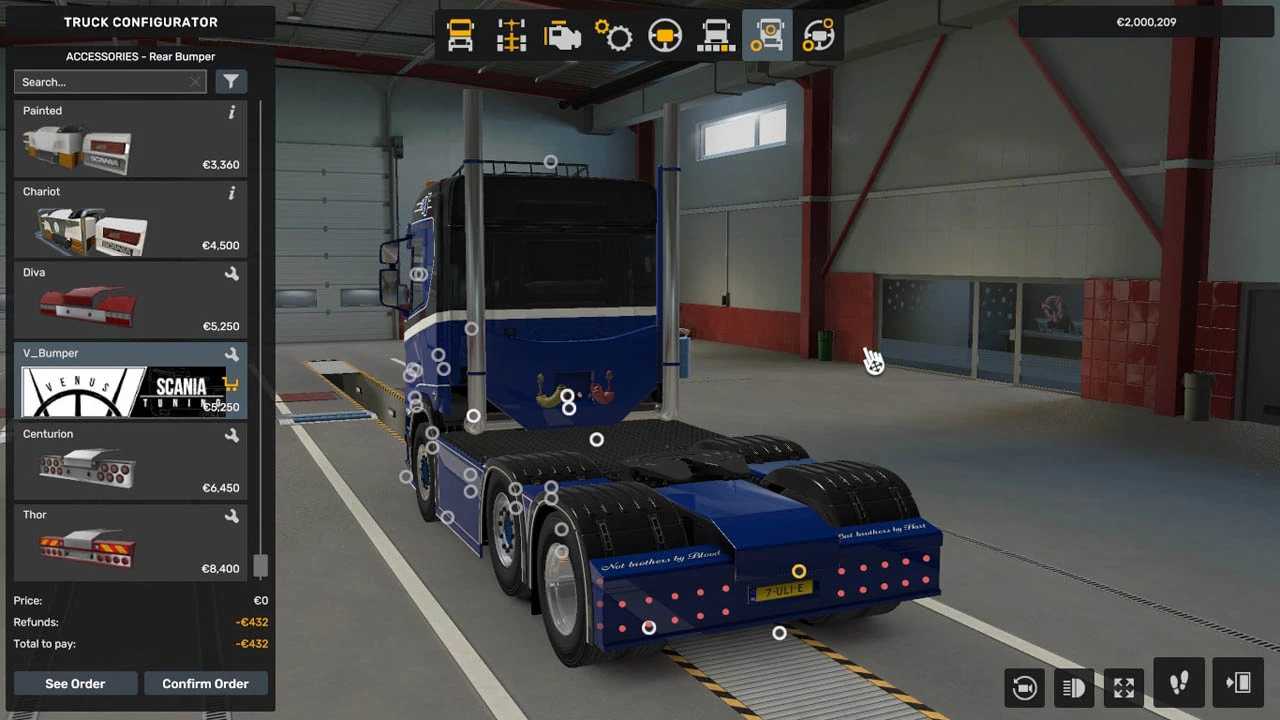The width and height of the screenshot is (1280, 720).
Task: Switch to the truck cabin category
Action: coord(460,36)
